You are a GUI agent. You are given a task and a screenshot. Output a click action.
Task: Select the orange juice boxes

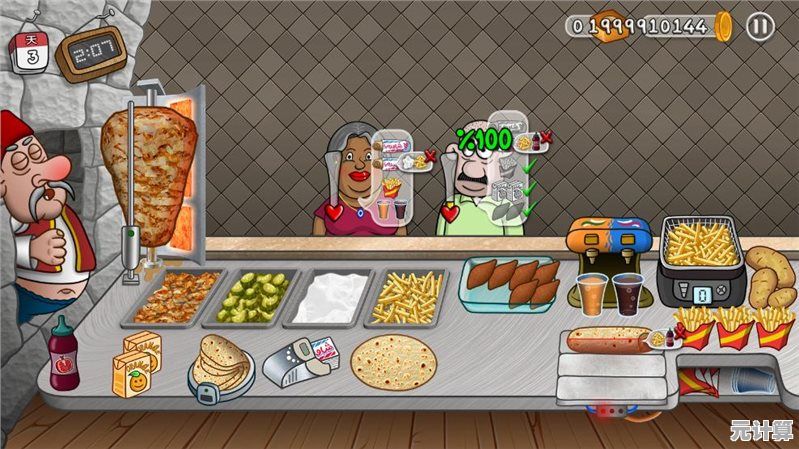tap(136, 364)
